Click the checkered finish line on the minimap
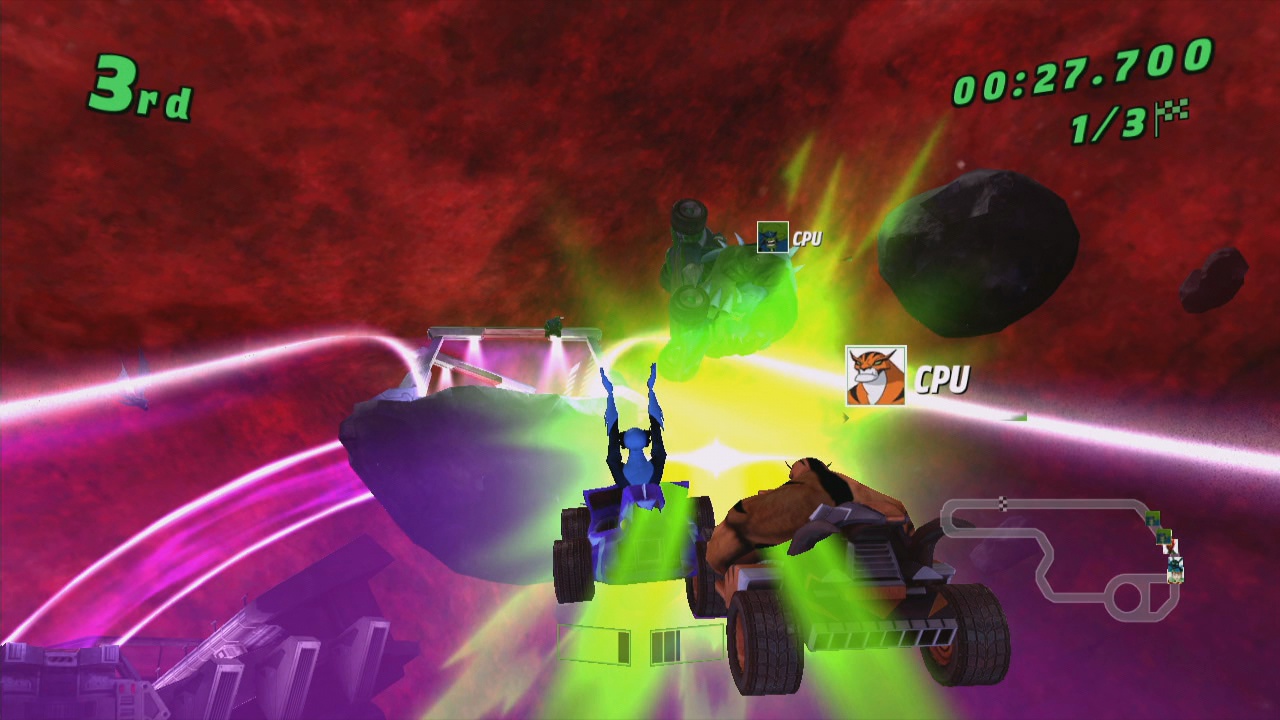The width and height of the screenshot is (1280, 720). (1002, 502)
